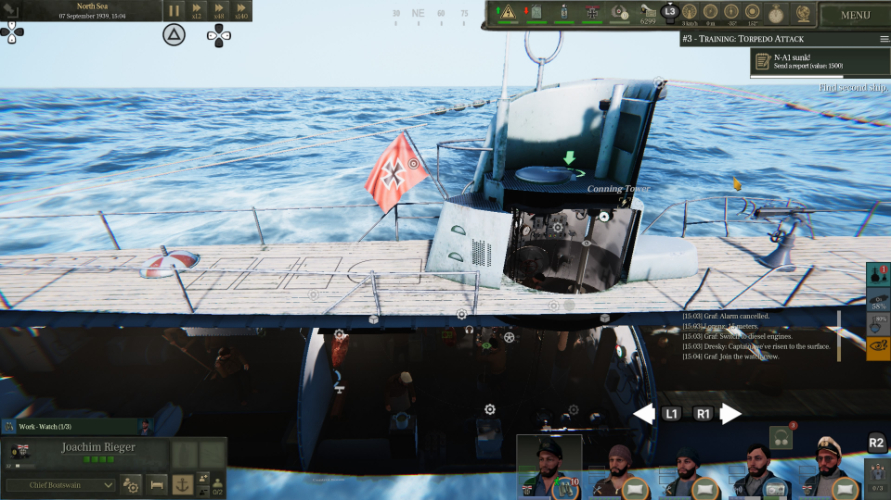Click the warning triangle alarm icon

tap(507, 12)
